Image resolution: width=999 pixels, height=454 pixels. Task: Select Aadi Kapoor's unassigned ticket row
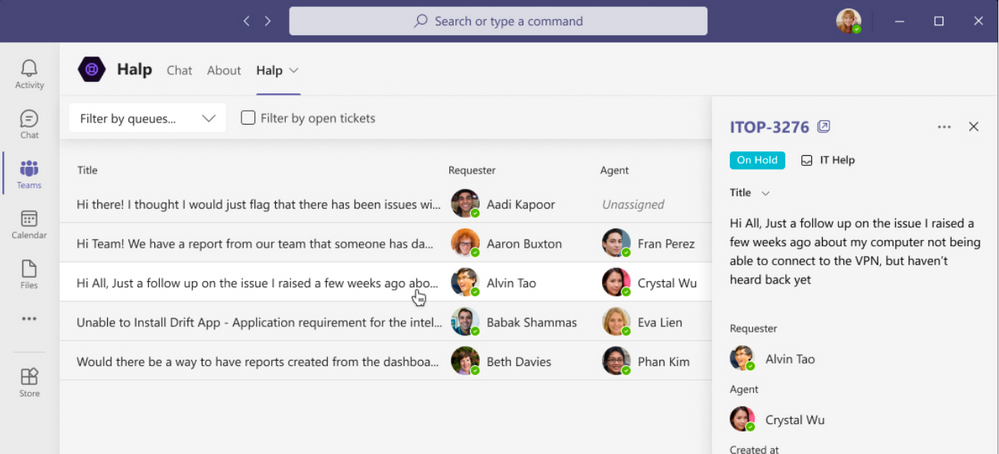click(259, 204)
